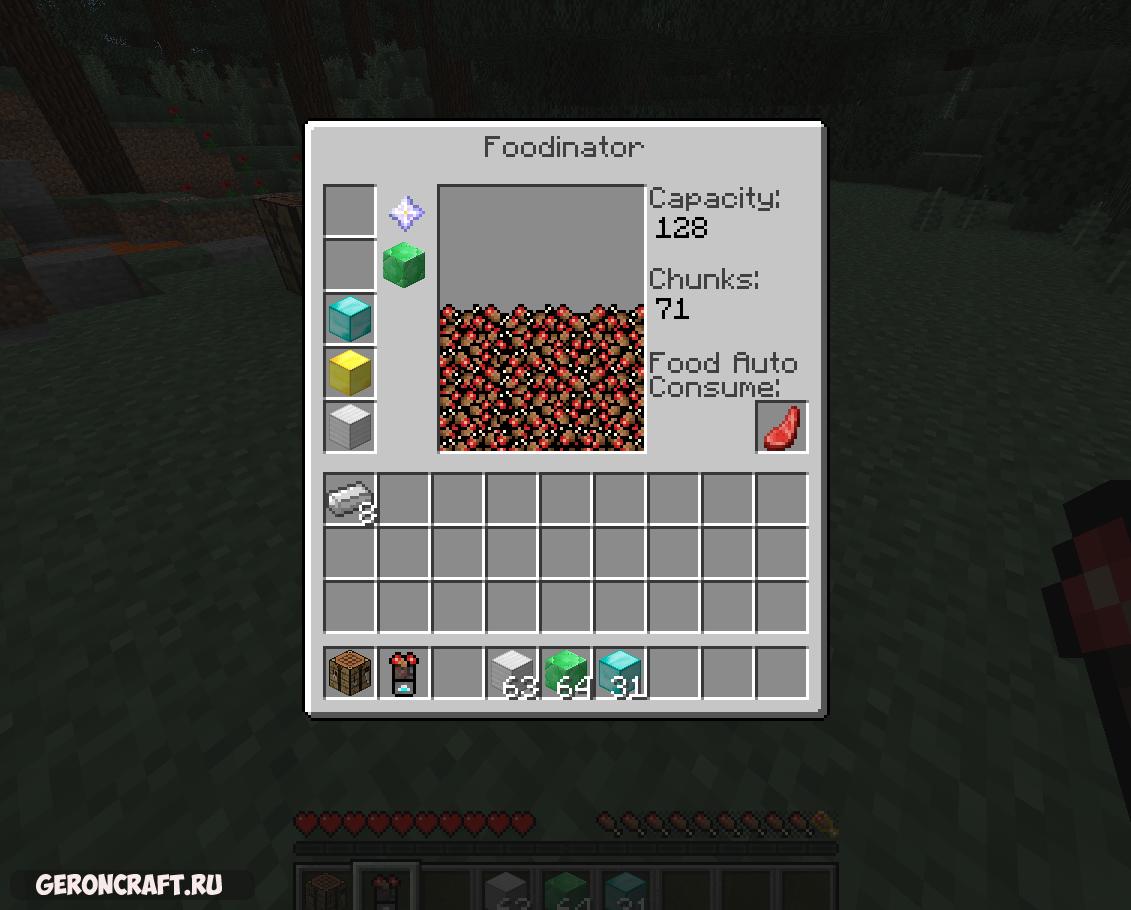Click the emerald block beside the upgrade column
1131x910 pixels.
[404, 265]
